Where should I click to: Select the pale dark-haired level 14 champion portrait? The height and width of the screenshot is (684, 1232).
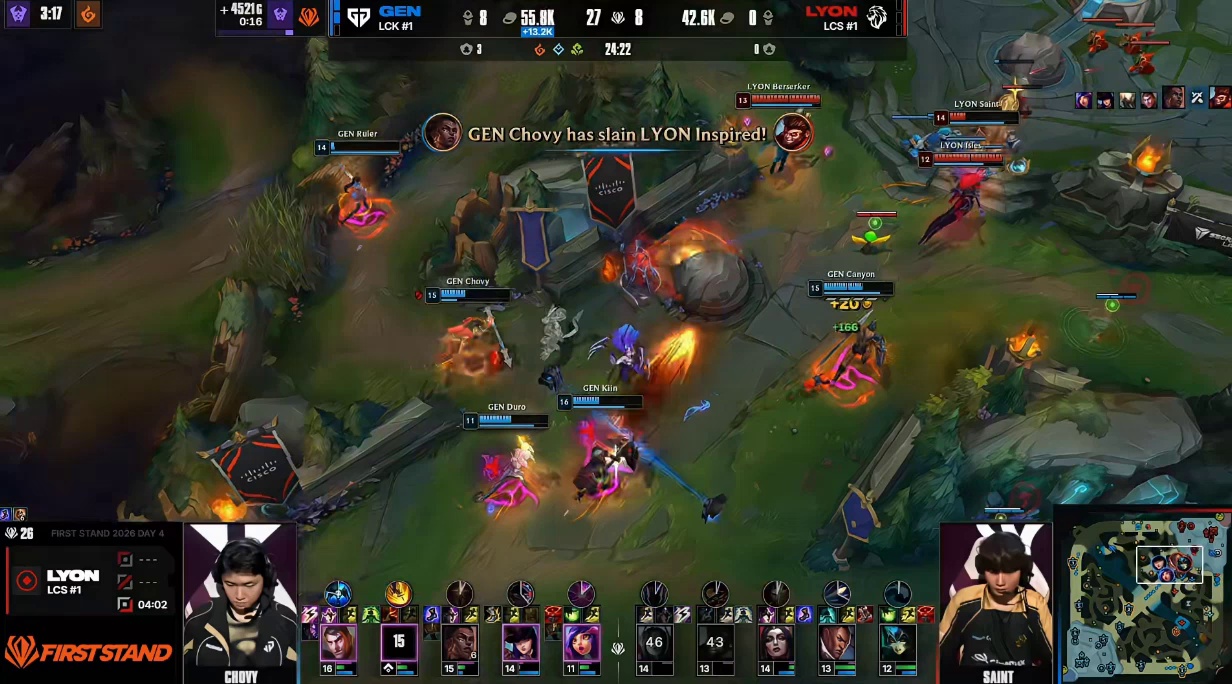pos(776,642)
